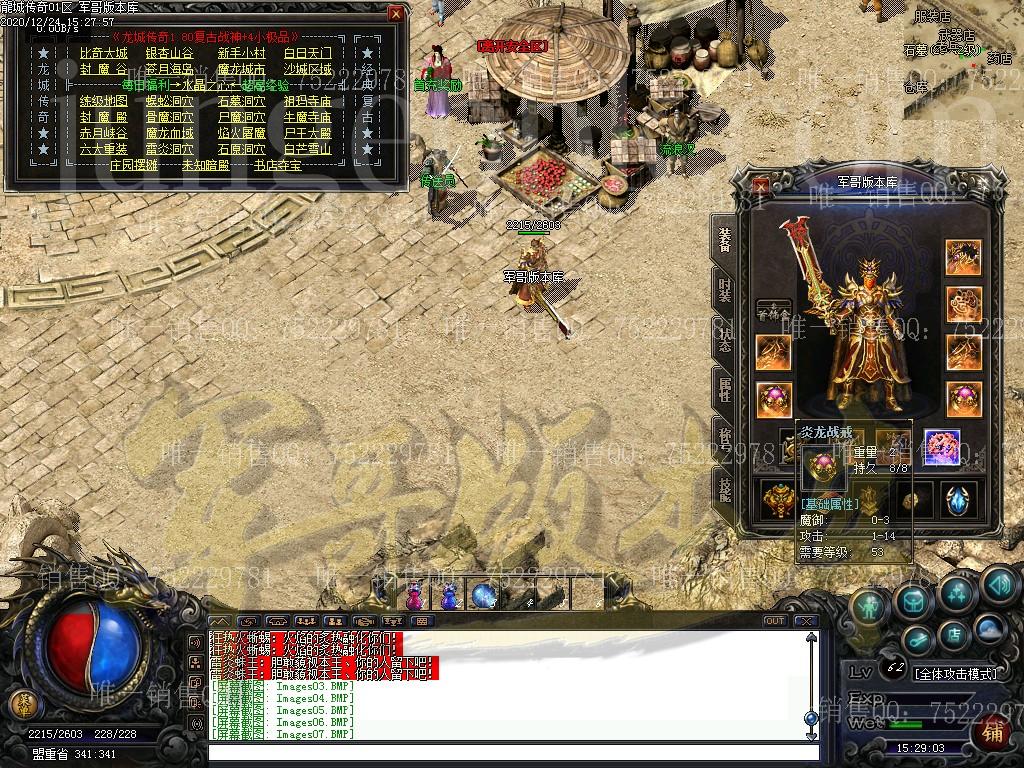
Task: Switch to the 时装 tab
Action: [x=724, y=289]
